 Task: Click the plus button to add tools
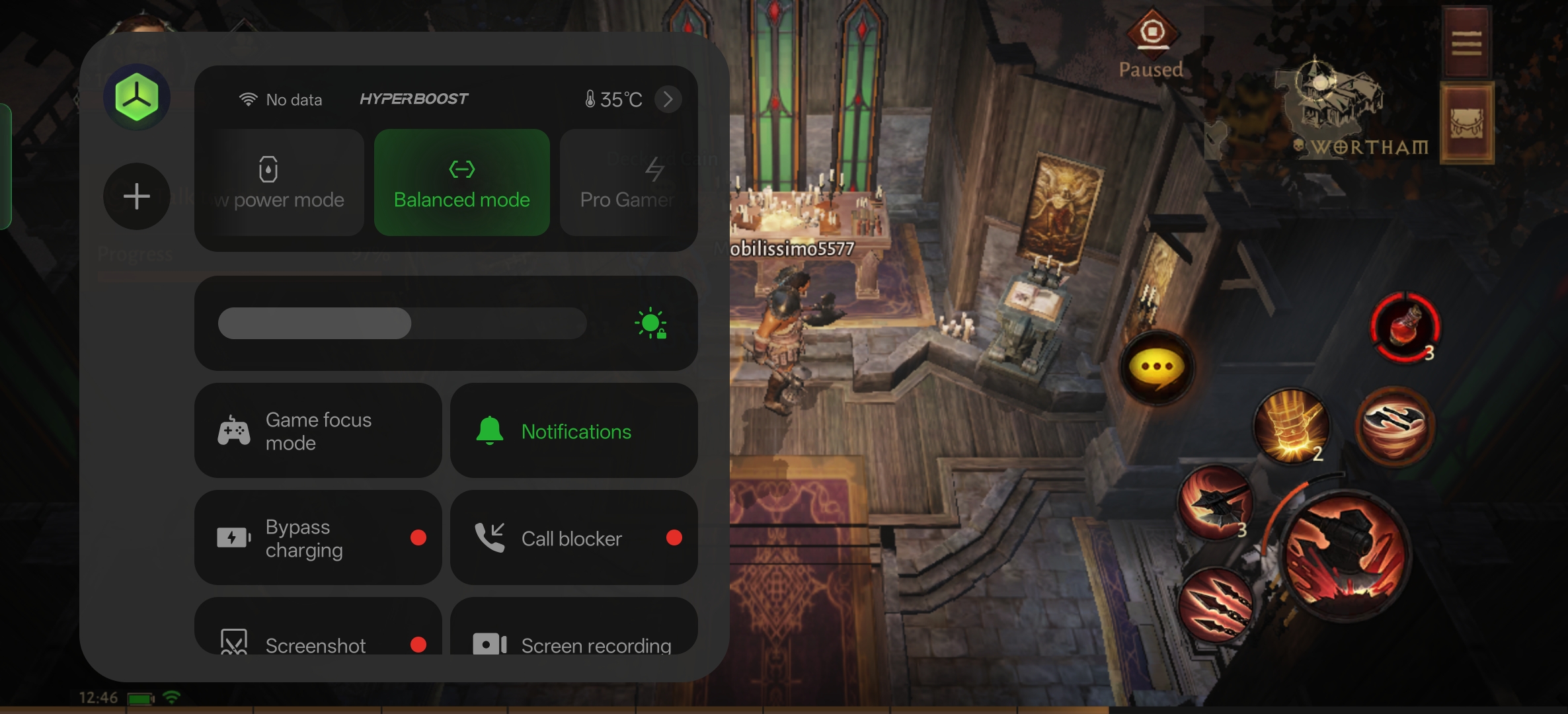point(137,196)
